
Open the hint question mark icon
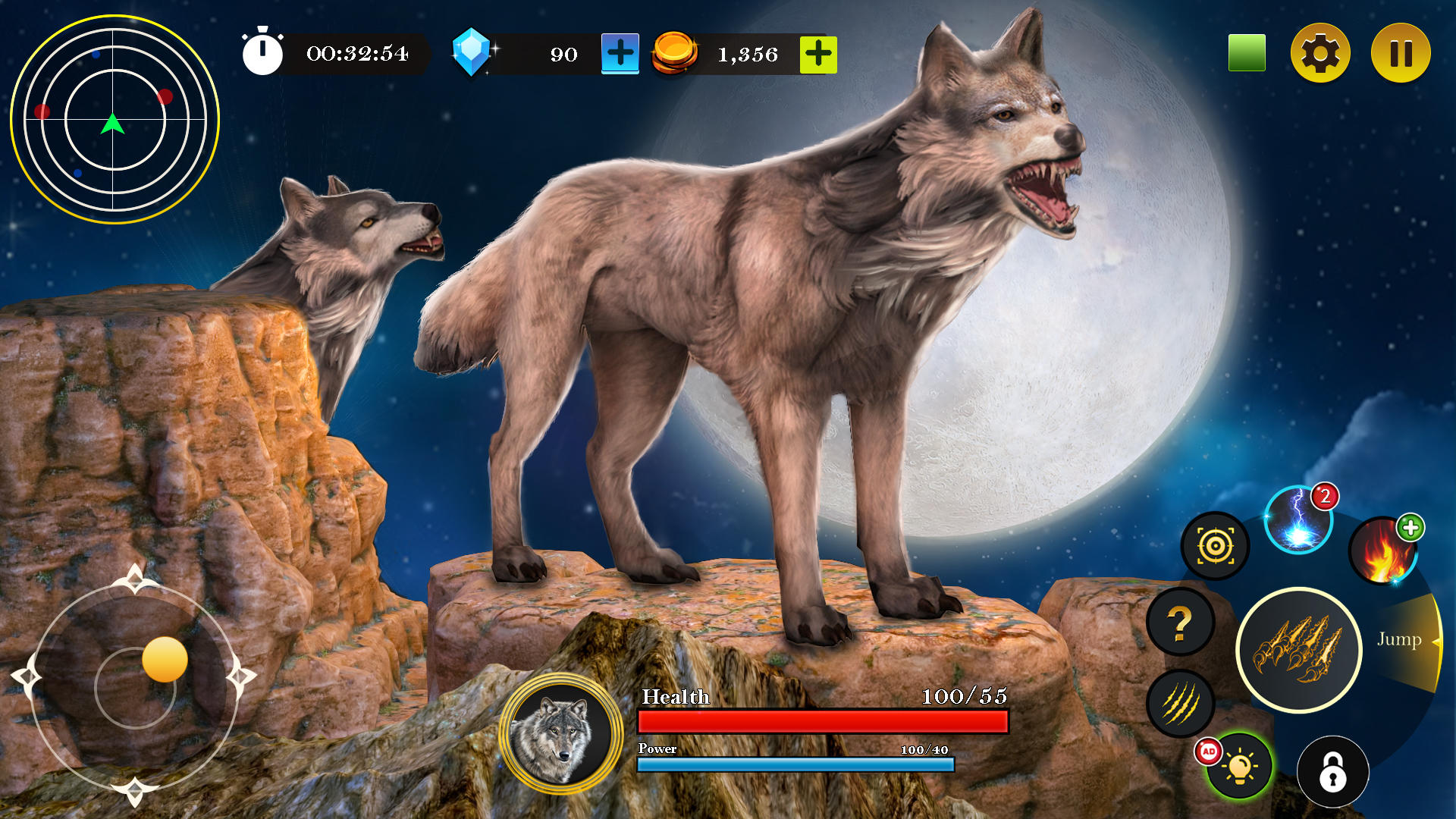click(x=1180, y=626)
